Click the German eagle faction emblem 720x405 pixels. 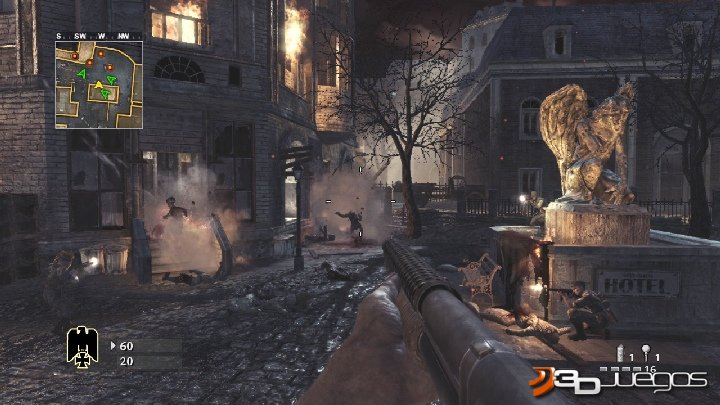pyautogui.click(x=80, y=345)
